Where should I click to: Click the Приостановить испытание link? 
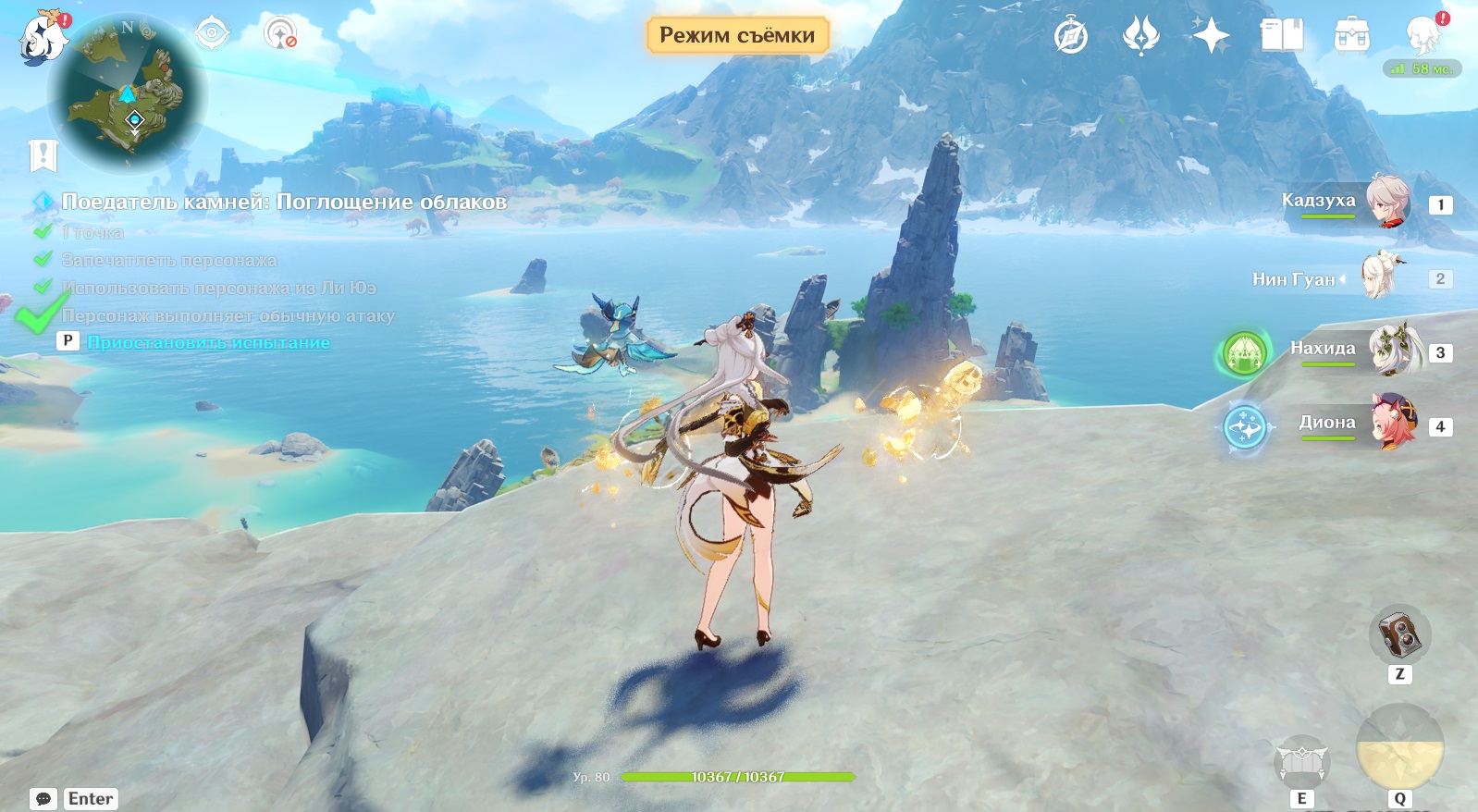(208, 342)
